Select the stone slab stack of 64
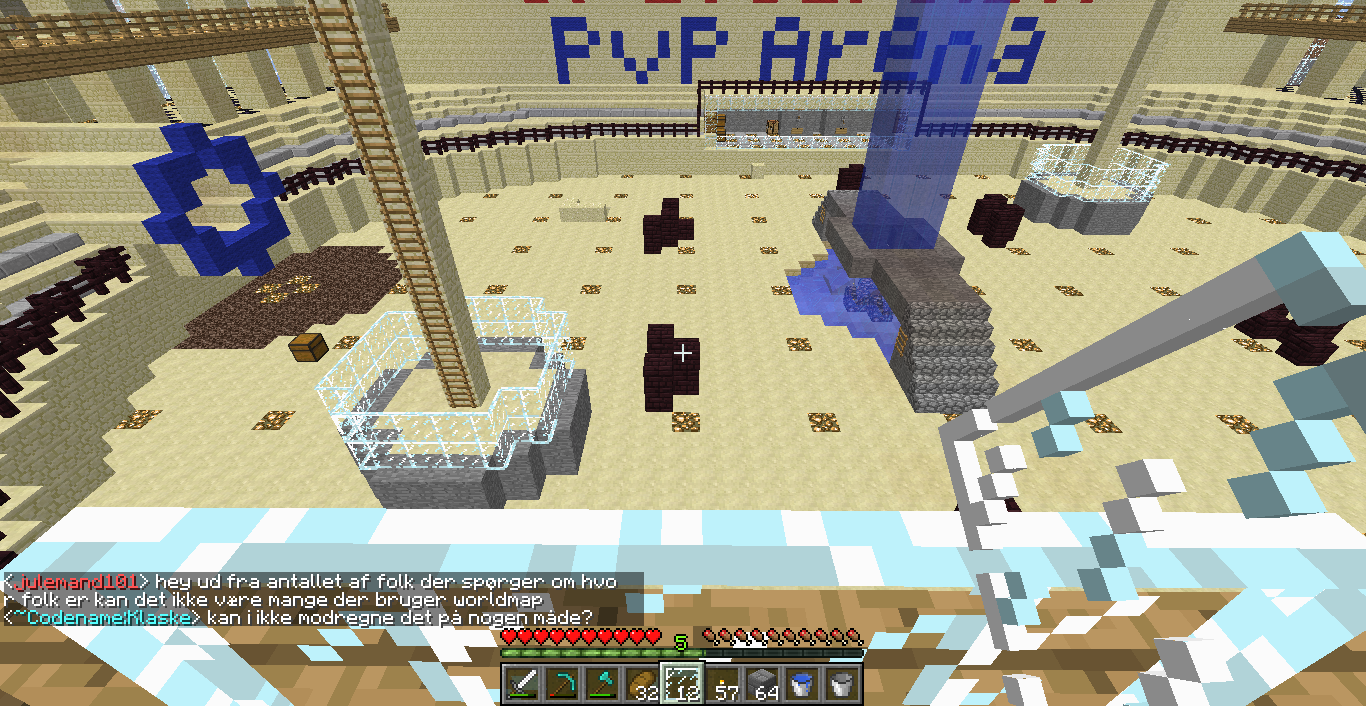The width and height of the screenshot is (1366, 706). (x=762, y=684)
